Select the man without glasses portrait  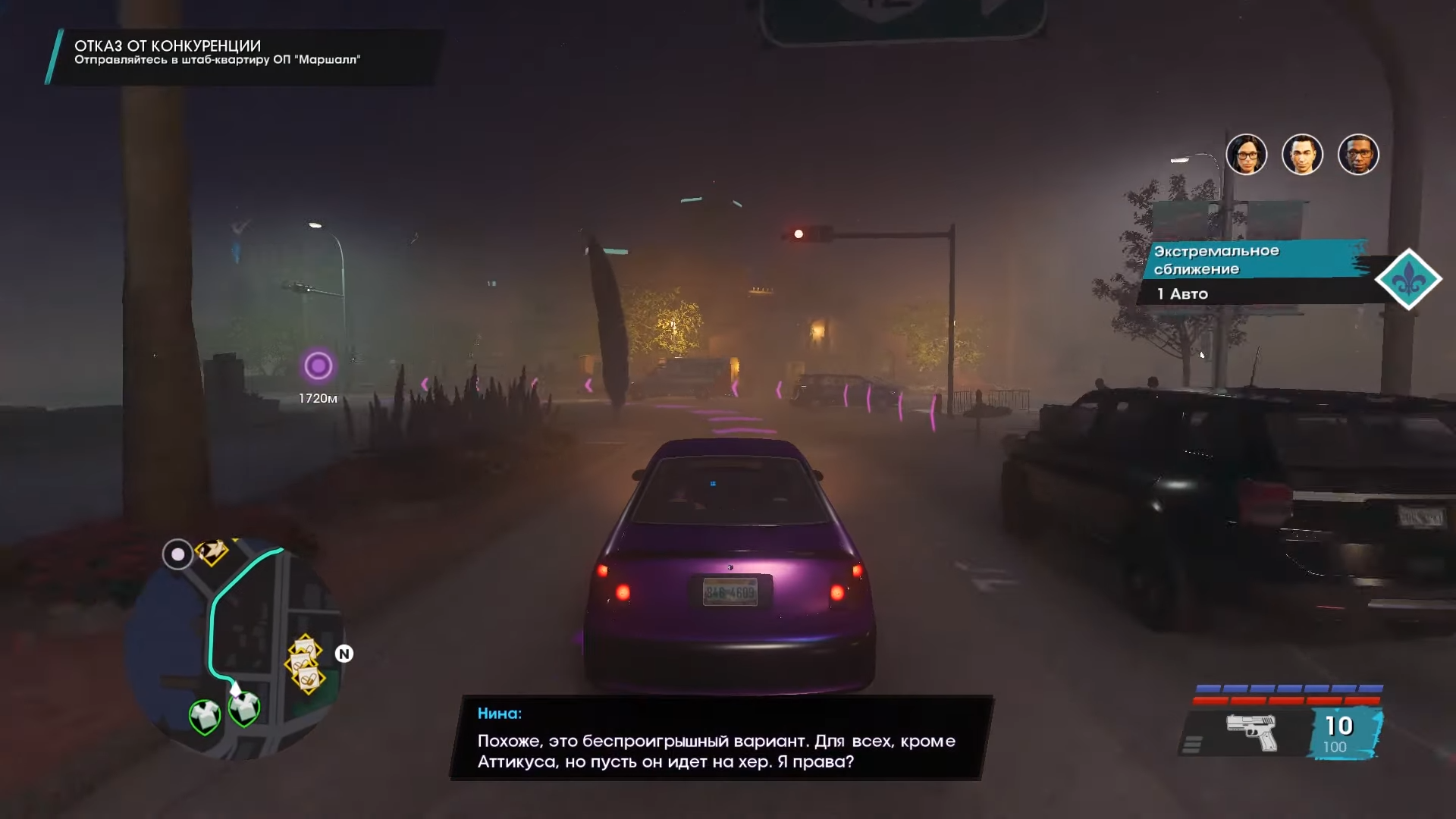click(x=1302, y=155)
